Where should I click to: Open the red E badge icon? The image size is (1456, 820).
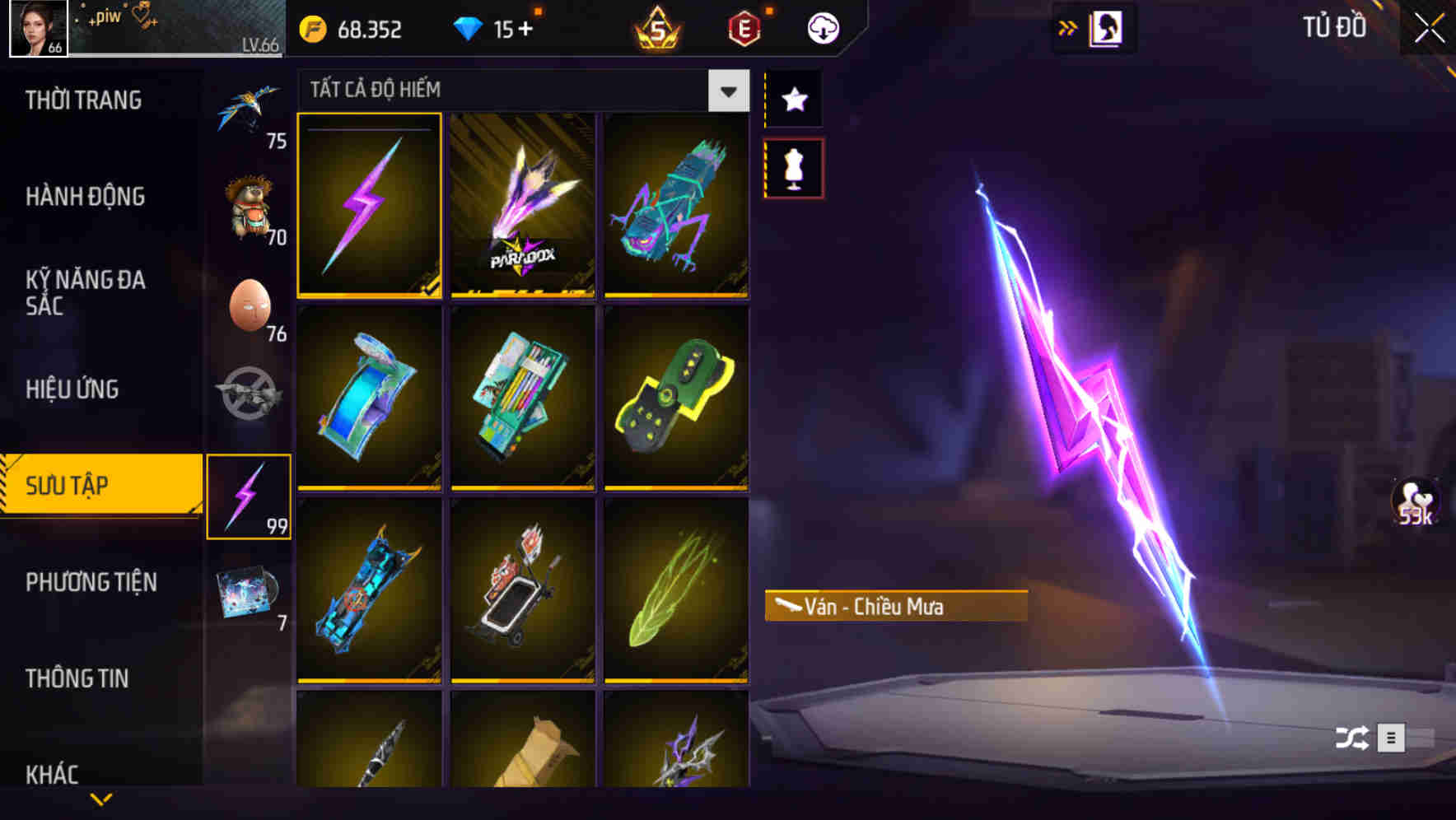pos(744,27)
